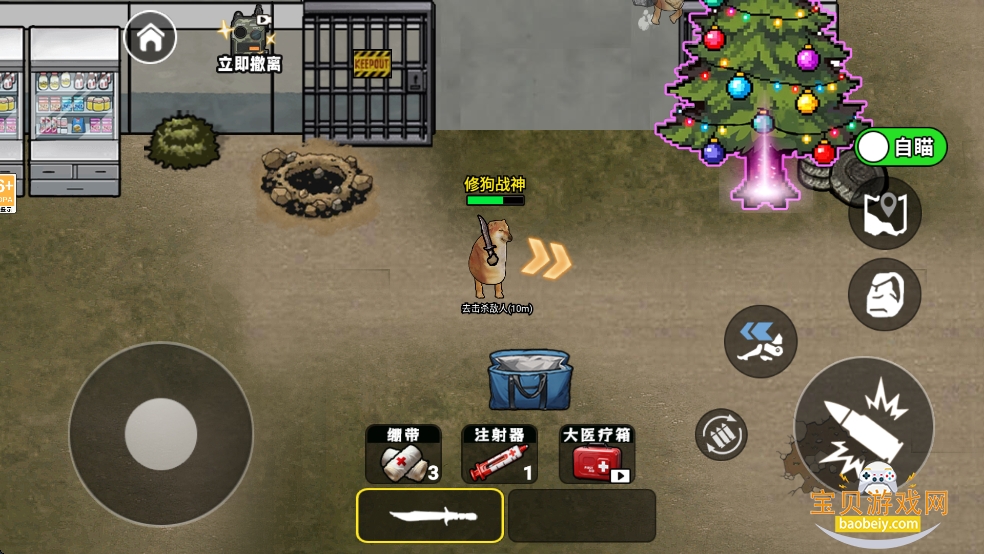This screenshot has width=984, height=554.
Task: Open the home menu button
Action: click(150, 38)
